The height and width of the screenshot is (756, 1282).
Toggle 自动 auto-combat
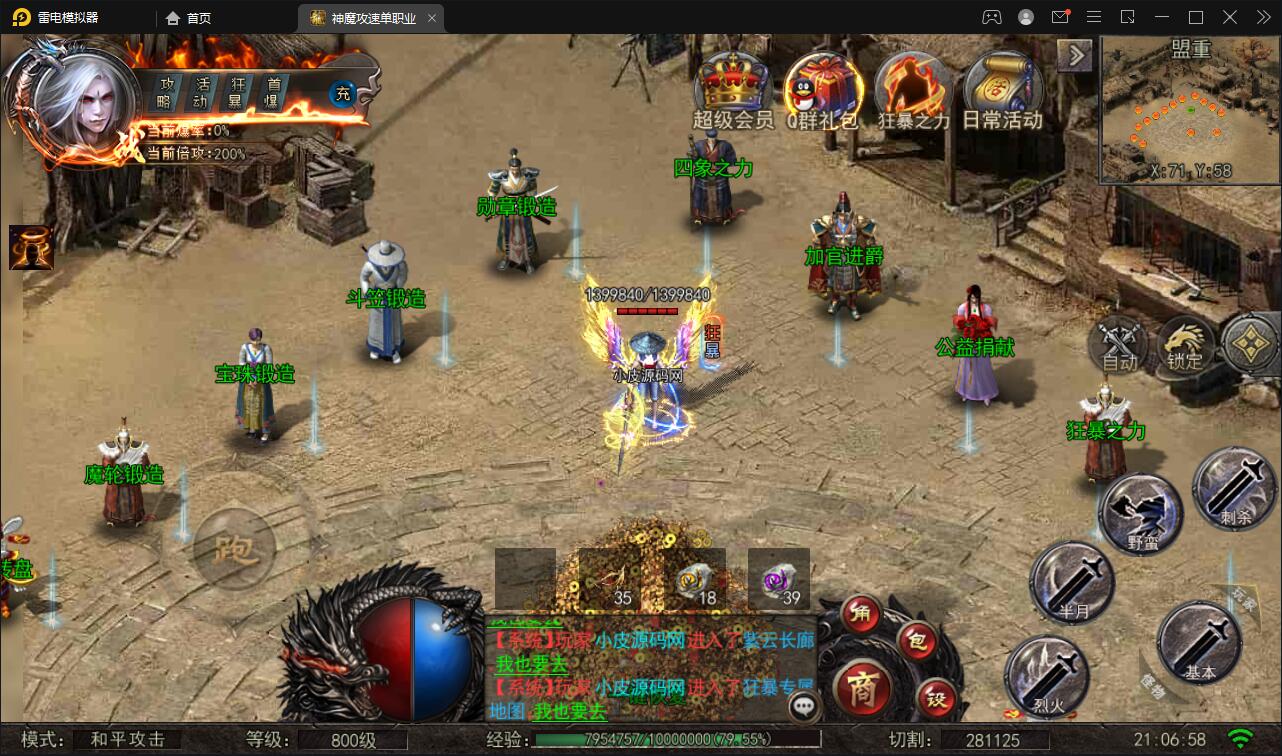coord(1118,345)
